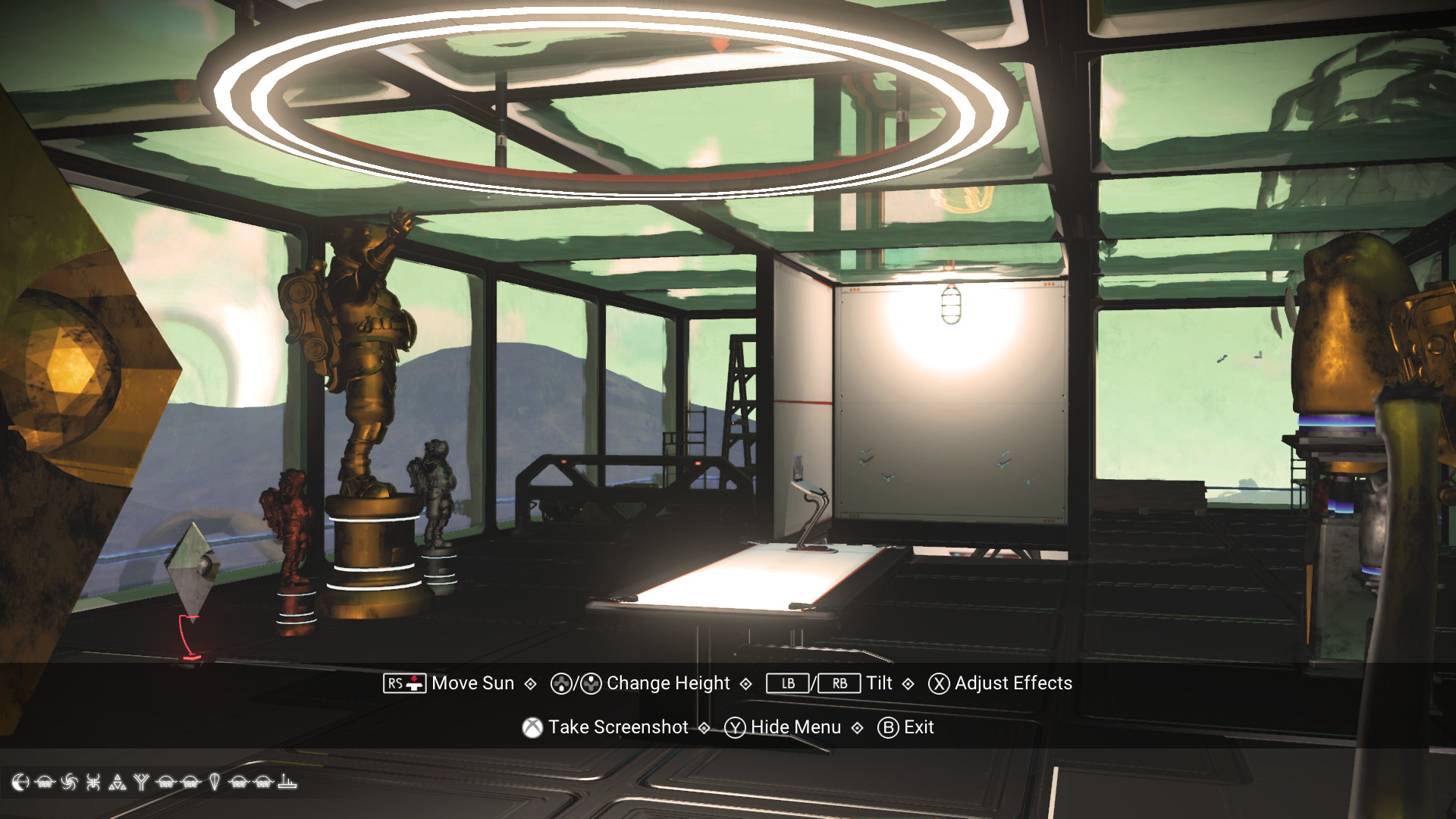Click the circled X icon for Adjust Effects
1456x819 pixels.
[x=937, y=683]
